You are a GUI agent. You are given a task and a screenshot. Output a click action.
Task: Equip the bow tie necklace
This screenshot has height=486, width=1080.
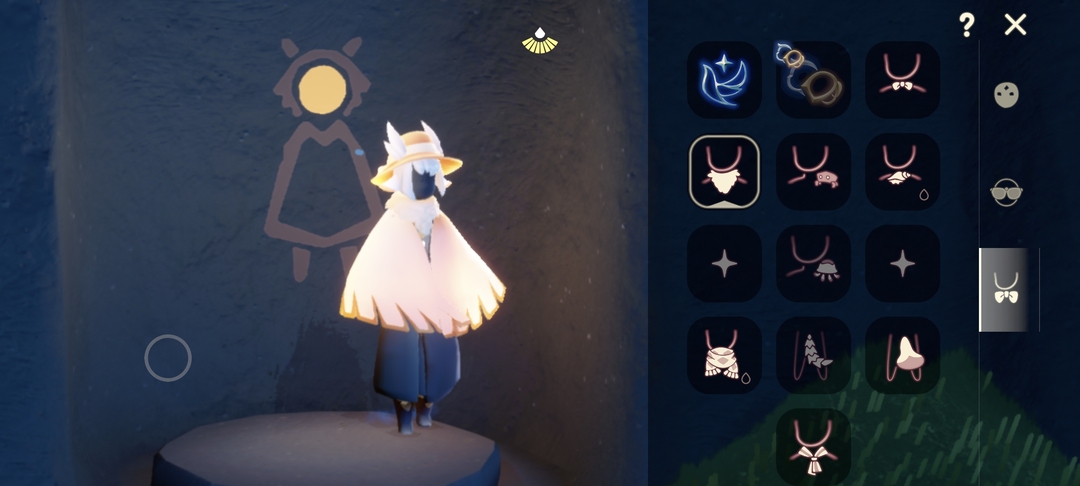pos(902,80)
